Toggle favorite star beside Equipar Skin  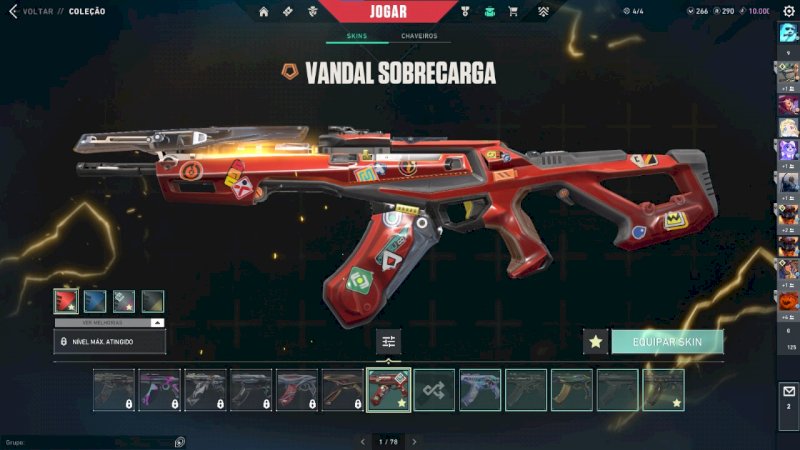pos(596,342)
